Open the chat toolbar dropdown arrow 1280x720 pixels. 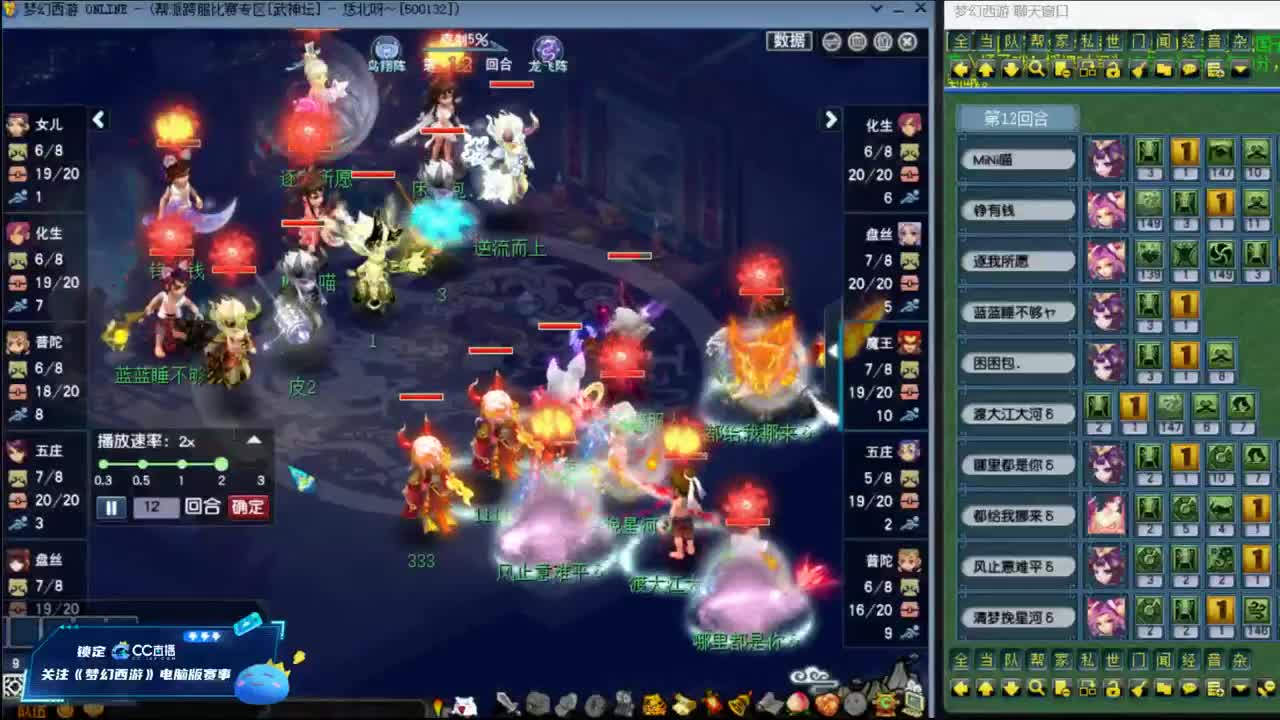(x=1241, y=70)
